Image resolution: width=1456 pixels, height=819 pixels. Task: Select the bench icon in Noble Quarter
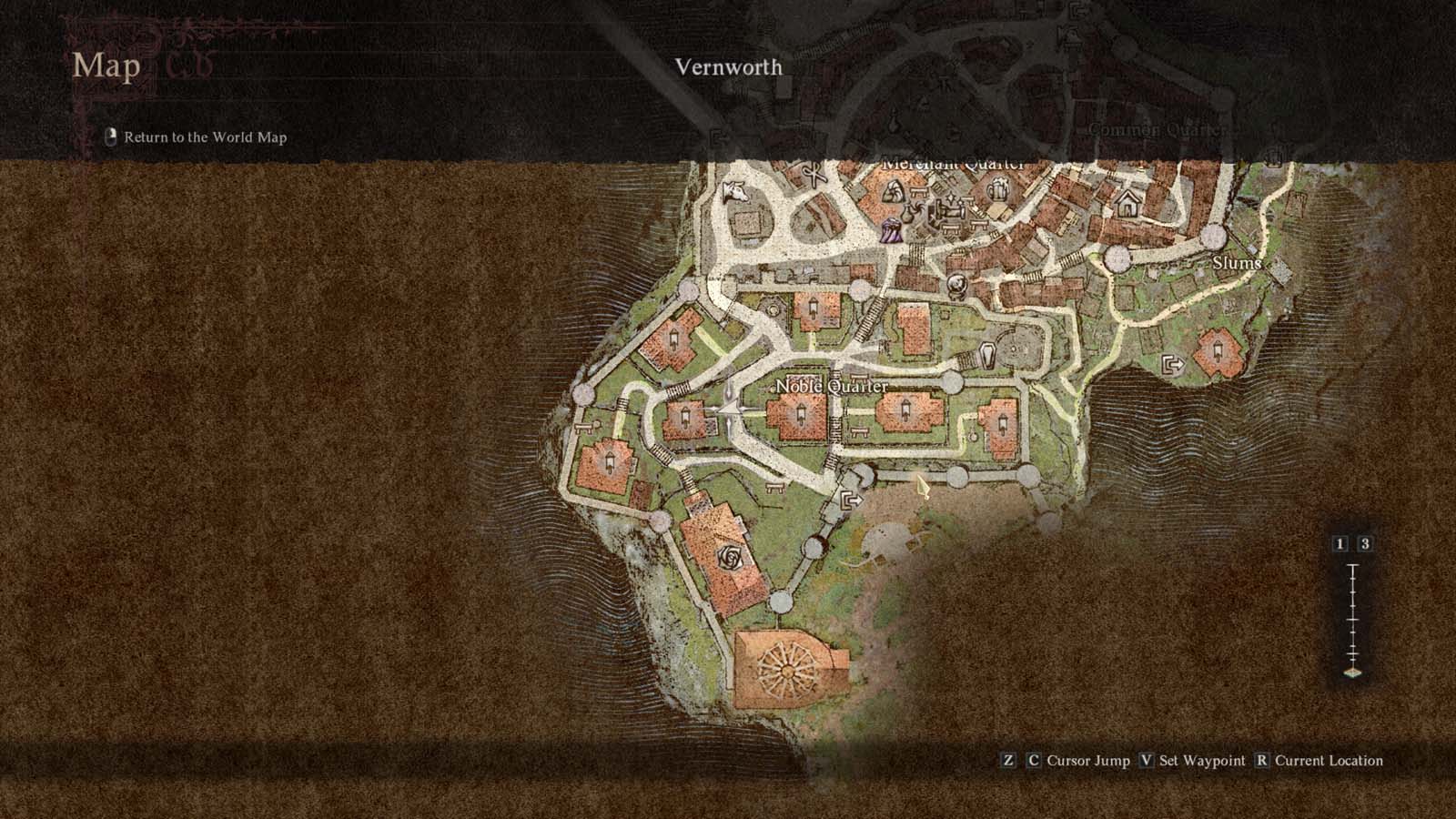(x=858, y=430)
